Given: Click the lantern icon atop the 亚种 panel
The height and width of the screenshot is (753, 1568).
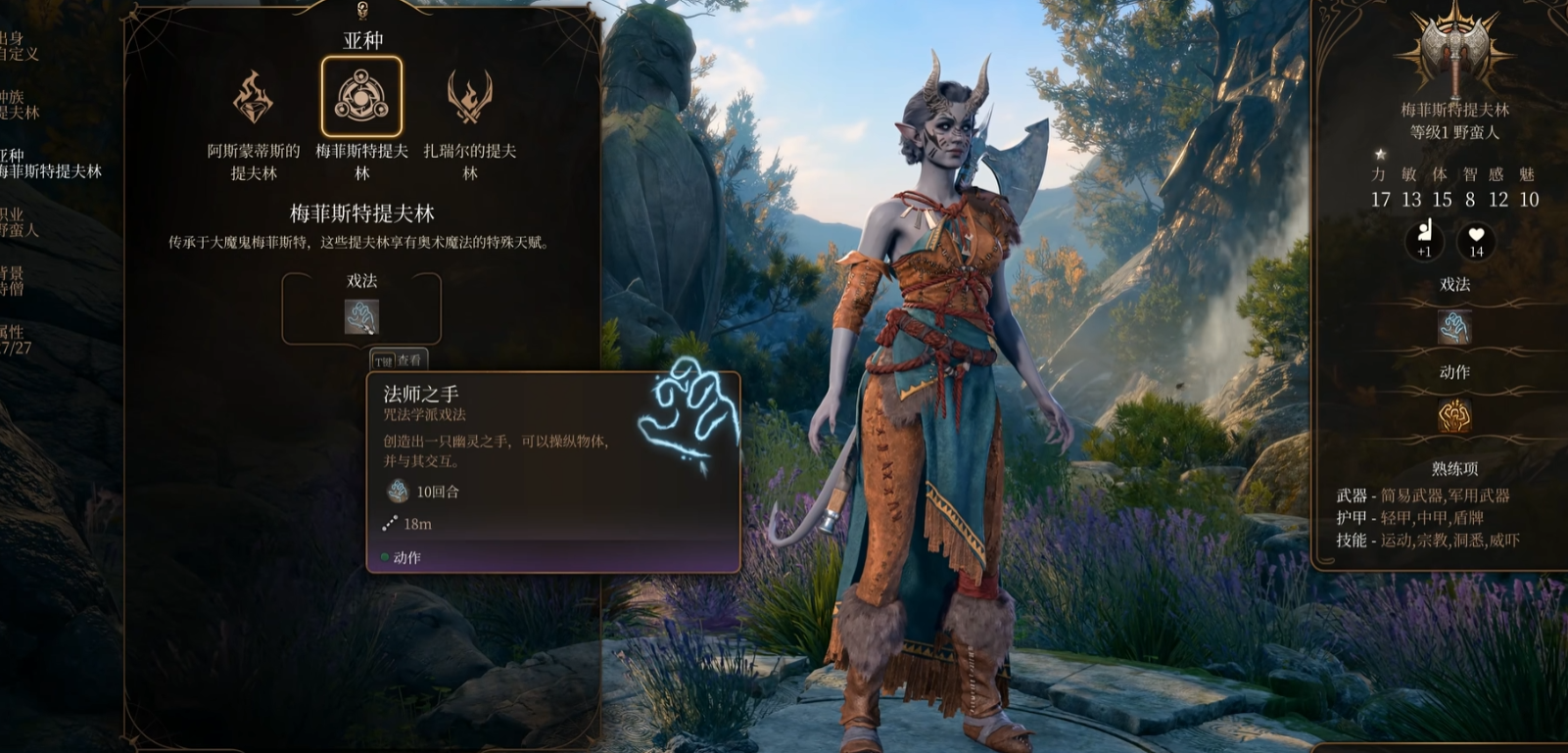Looking at the screenshot, I should tap(362, 12).
